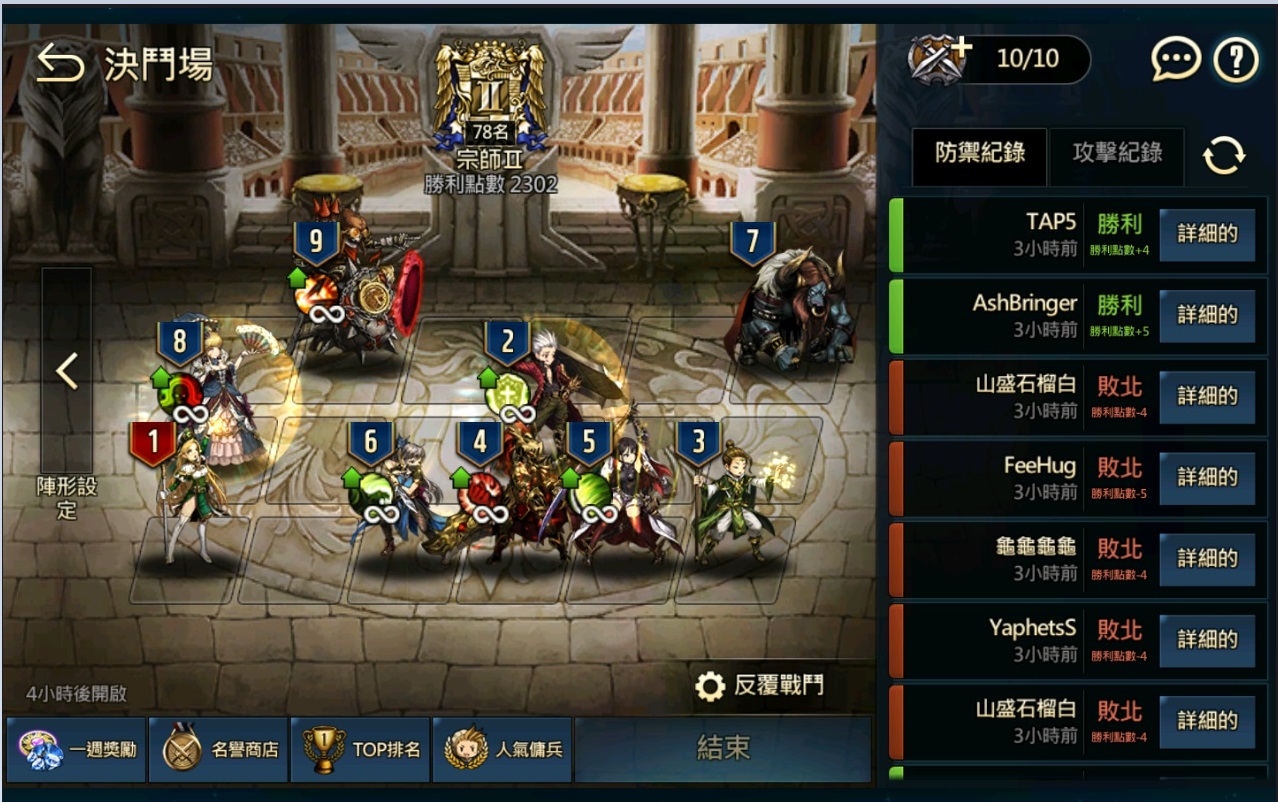Open the TOP排名 rankings

tap(361, 749)
